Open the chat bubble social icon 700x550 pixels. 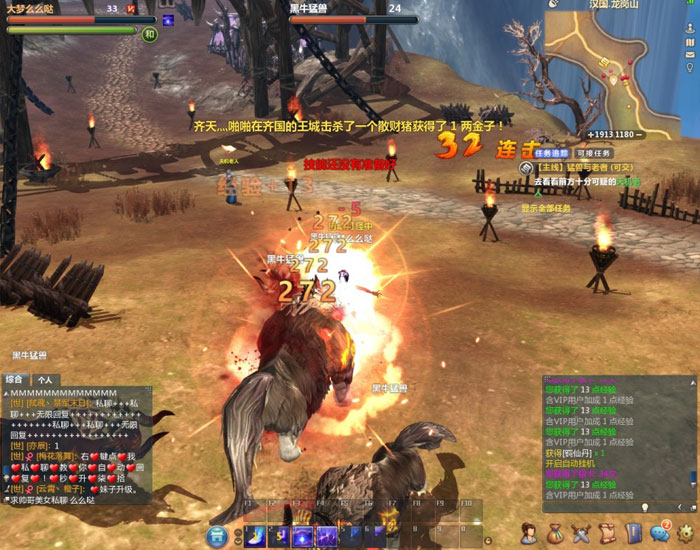click(x=659, y=533)
